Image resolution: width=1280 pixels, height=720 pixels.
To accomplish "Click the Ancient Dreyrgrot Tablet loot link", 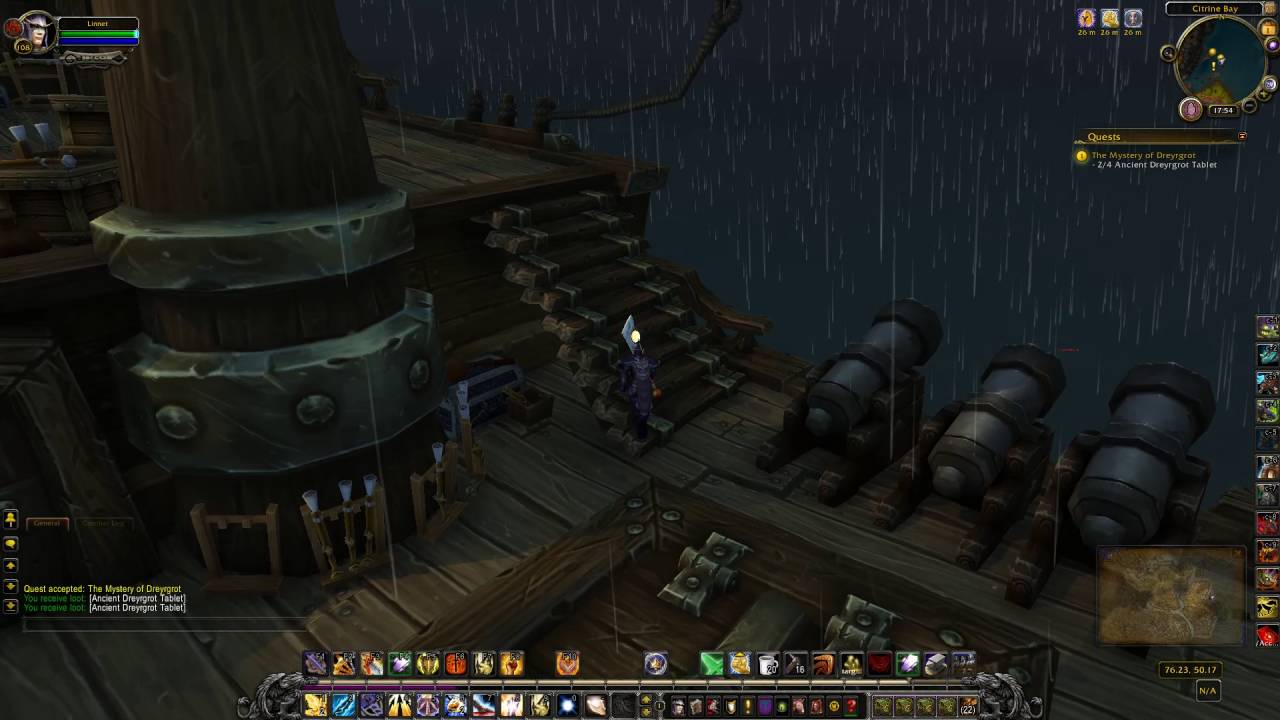I will click(137, 598).
